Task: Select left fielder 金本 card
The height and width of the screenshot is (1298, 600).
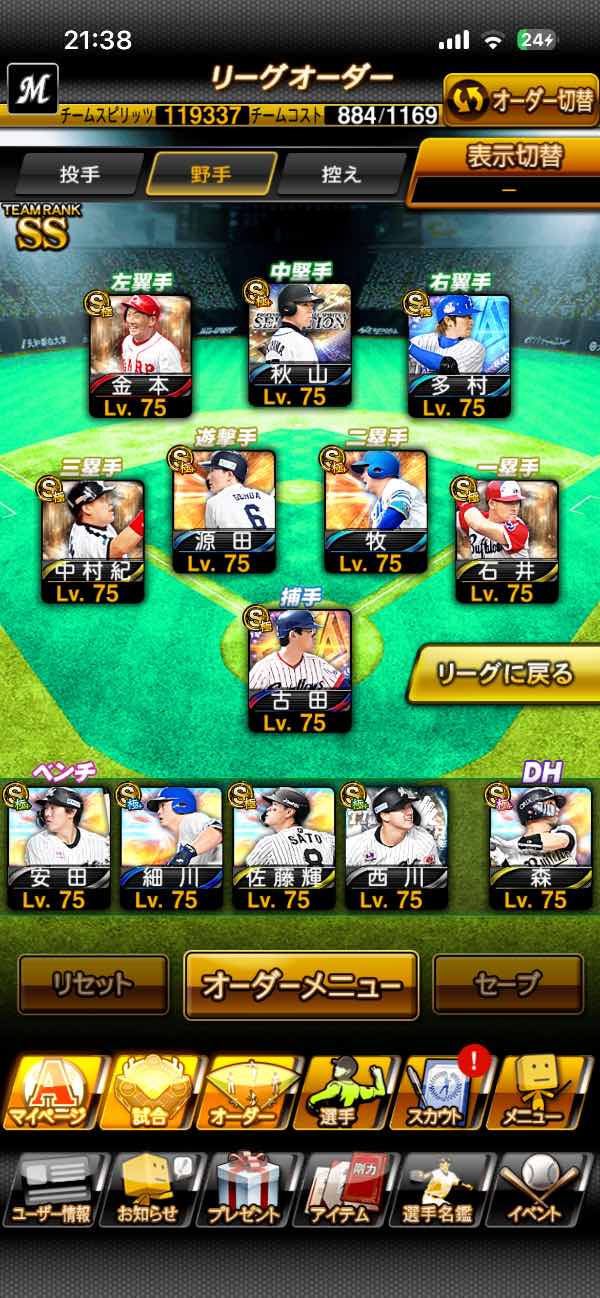Action: (140, 356)
